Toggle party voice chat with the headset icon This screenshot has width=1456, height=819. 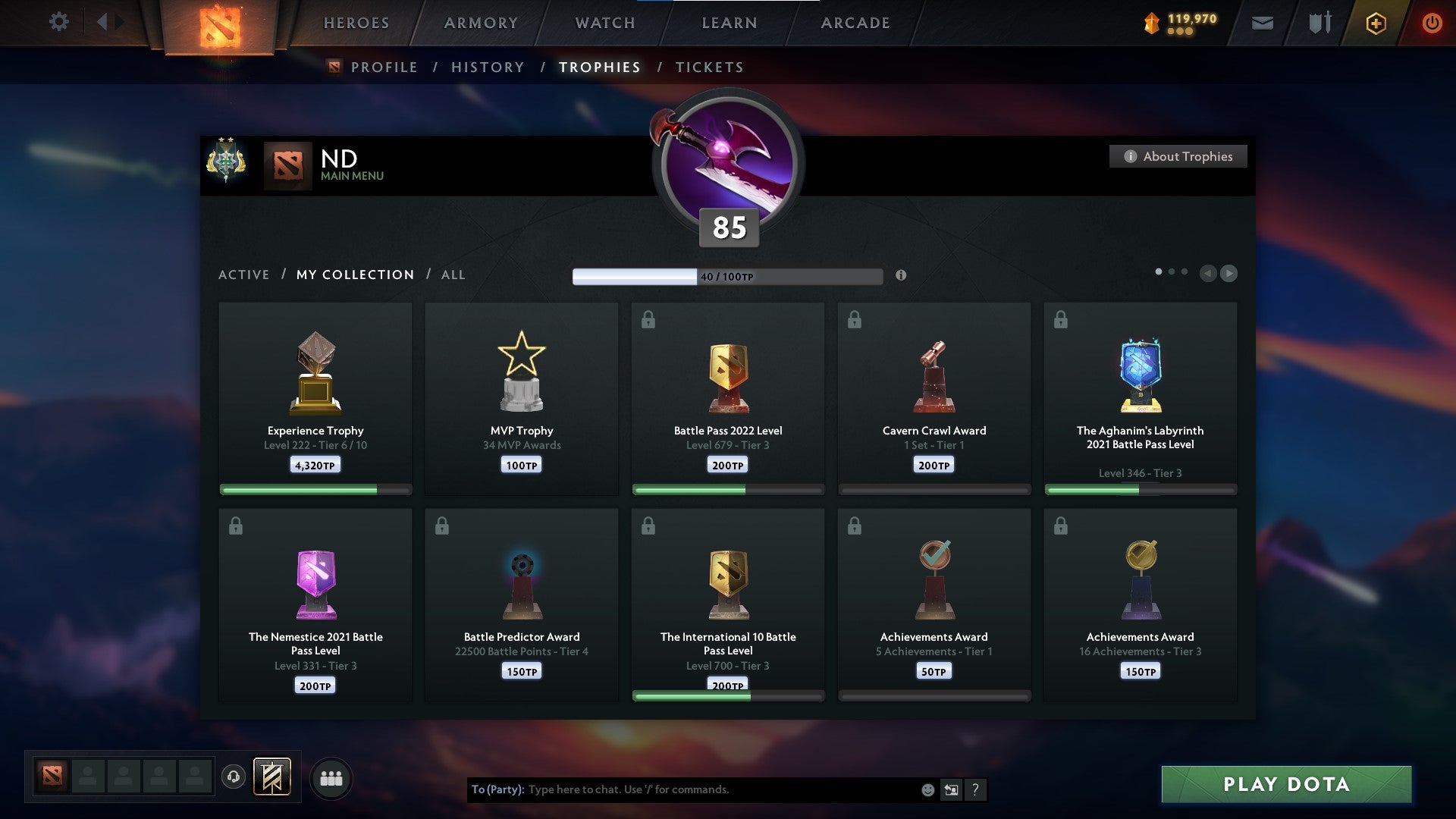(x=235, y=777)
